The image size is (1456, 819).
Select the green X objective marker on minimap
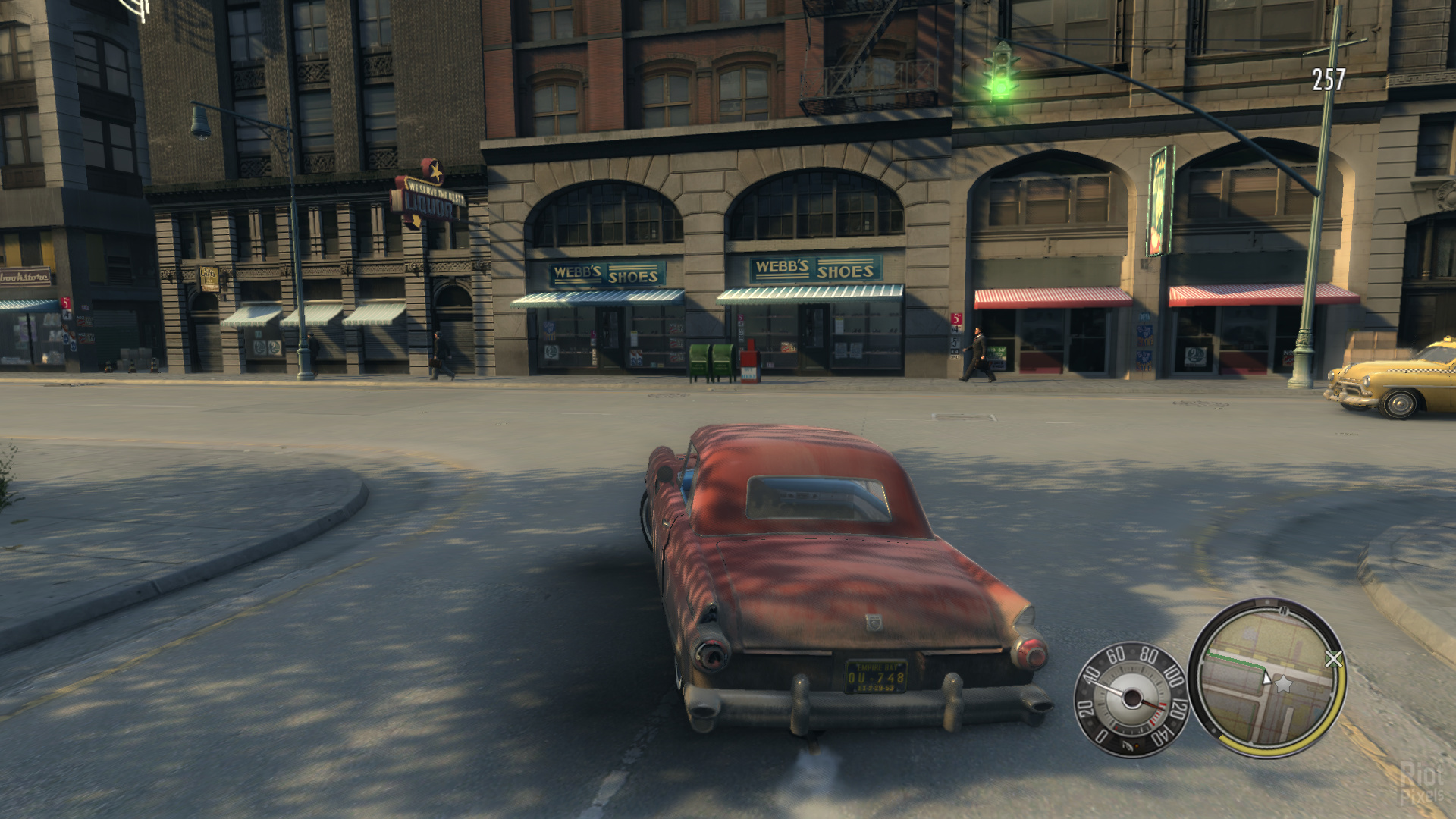click(1333, 659)
